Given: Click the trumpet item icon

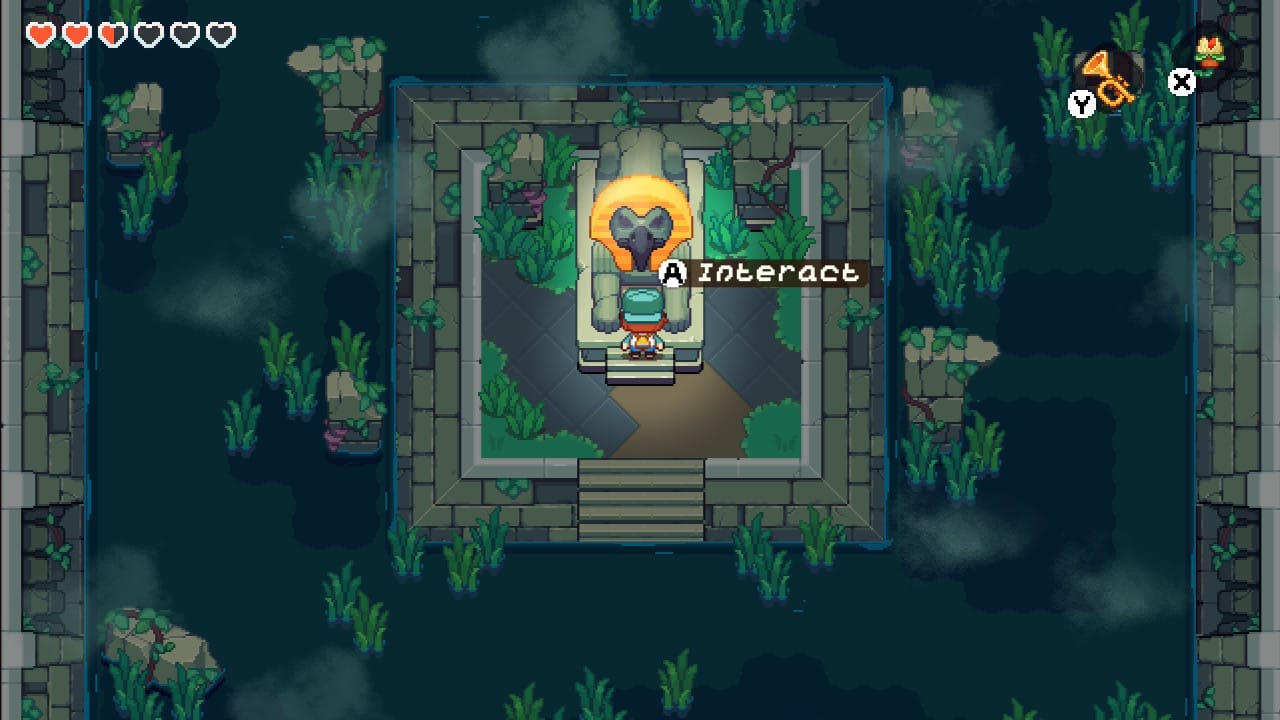Looking at the screenshot, I should [1110, 80].
